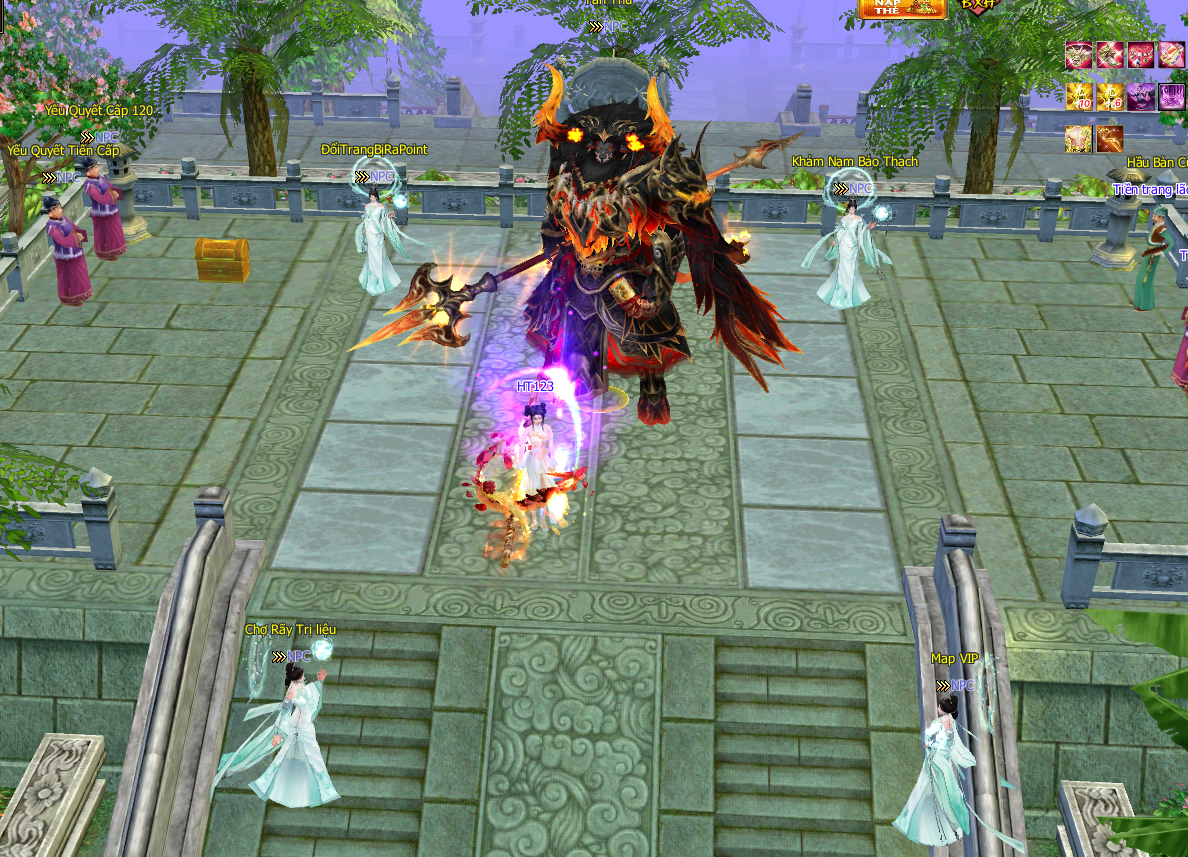Click the red-gem ring buff icon
Screen dimensions: 1188x857
pos(1172,55)
